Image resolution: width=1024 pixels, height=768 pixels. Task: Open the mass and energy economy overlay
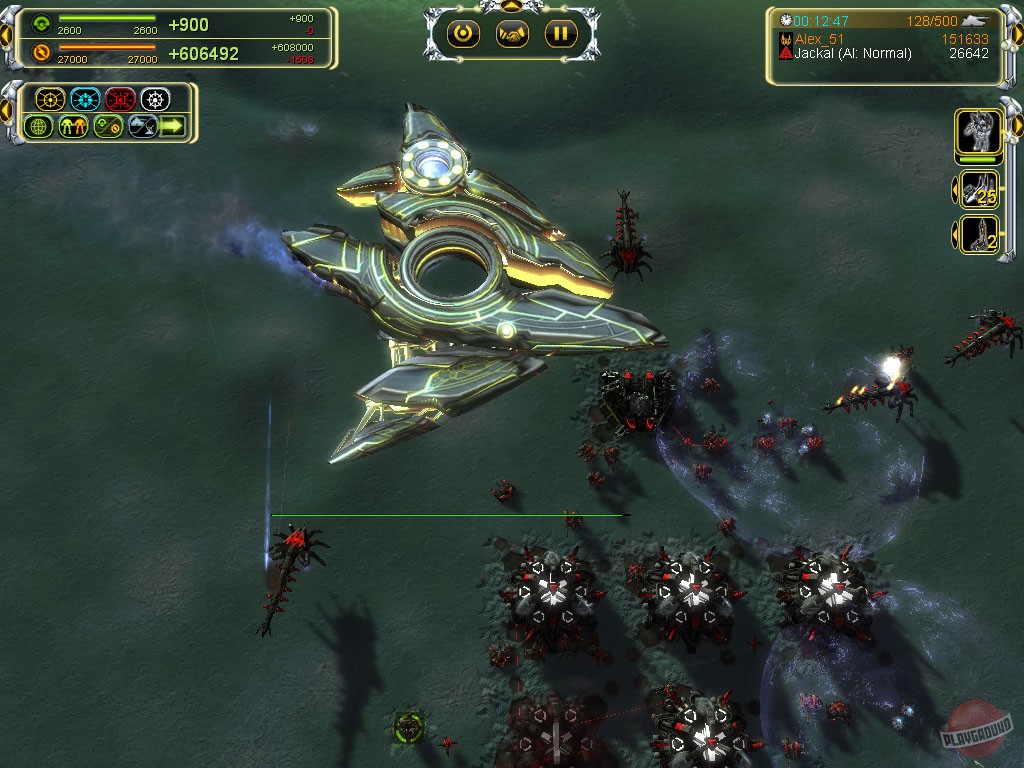tap(108, 127)
